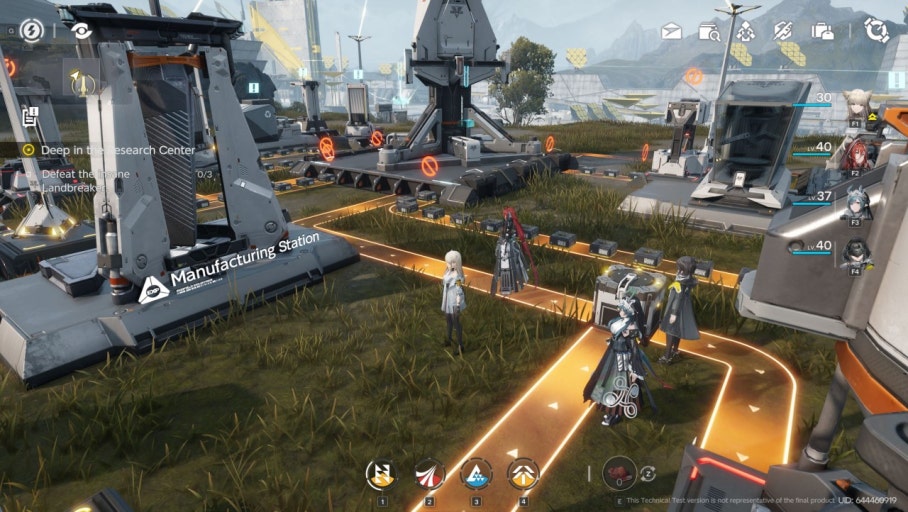Open the folder search icon

tap(709, 31)
